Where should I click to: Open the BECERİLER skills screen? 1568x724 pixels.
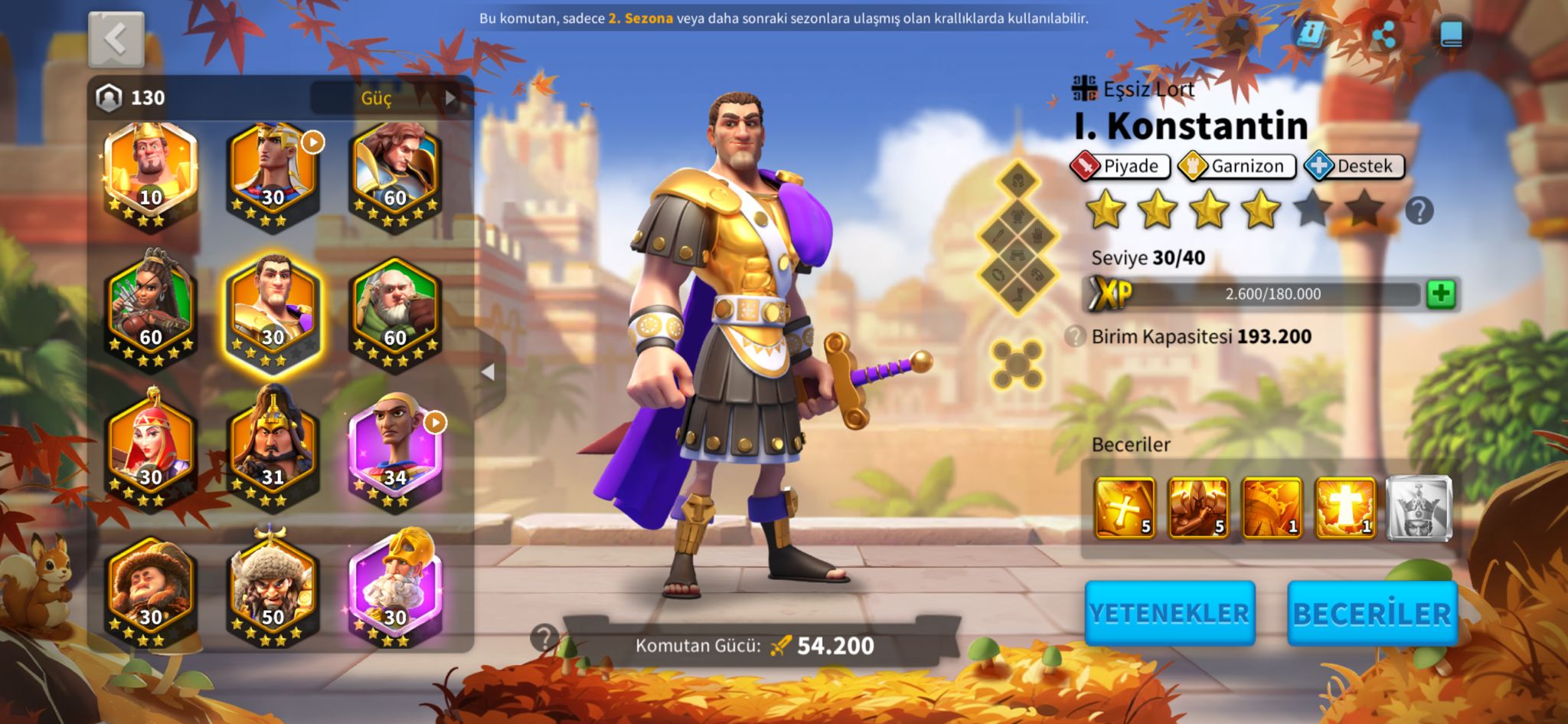[1372, 613]
